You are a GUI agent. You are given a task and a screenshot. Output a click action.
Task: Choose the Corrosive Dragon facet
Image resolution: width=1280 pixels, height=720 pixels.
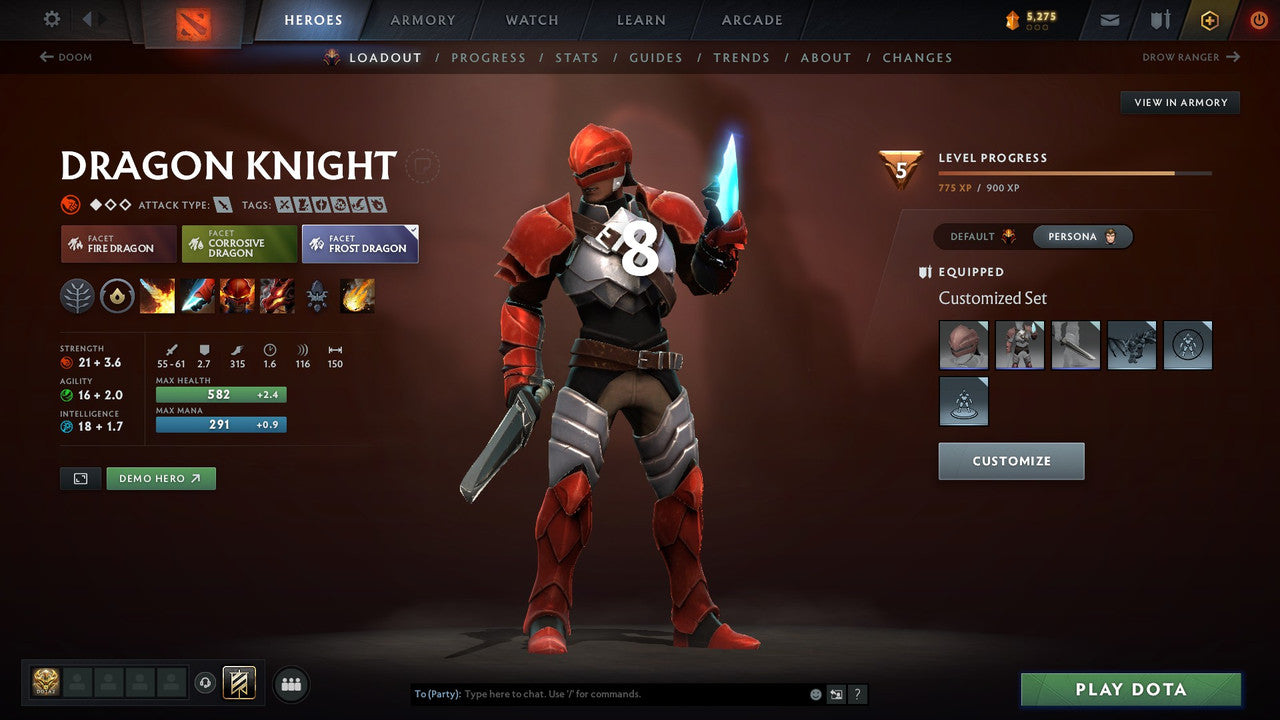(239, 244)
